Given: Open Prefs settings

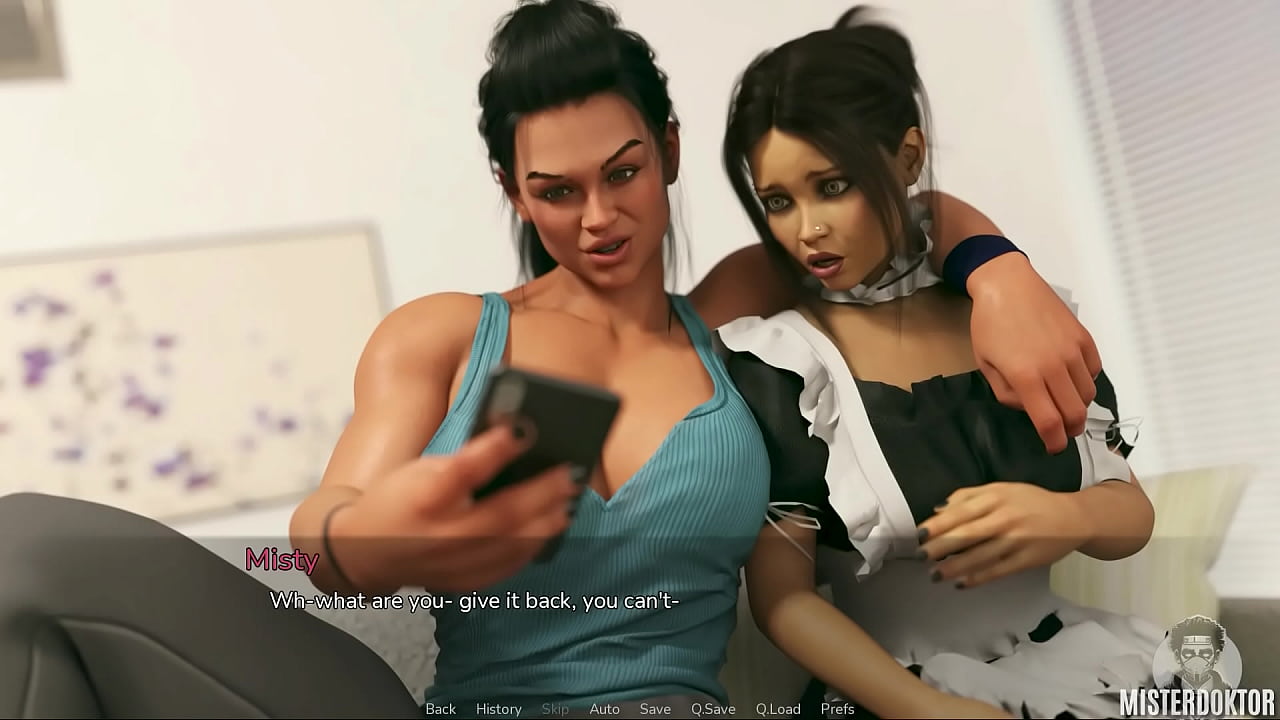Looking at the screenshot, I should pos(838,709).
